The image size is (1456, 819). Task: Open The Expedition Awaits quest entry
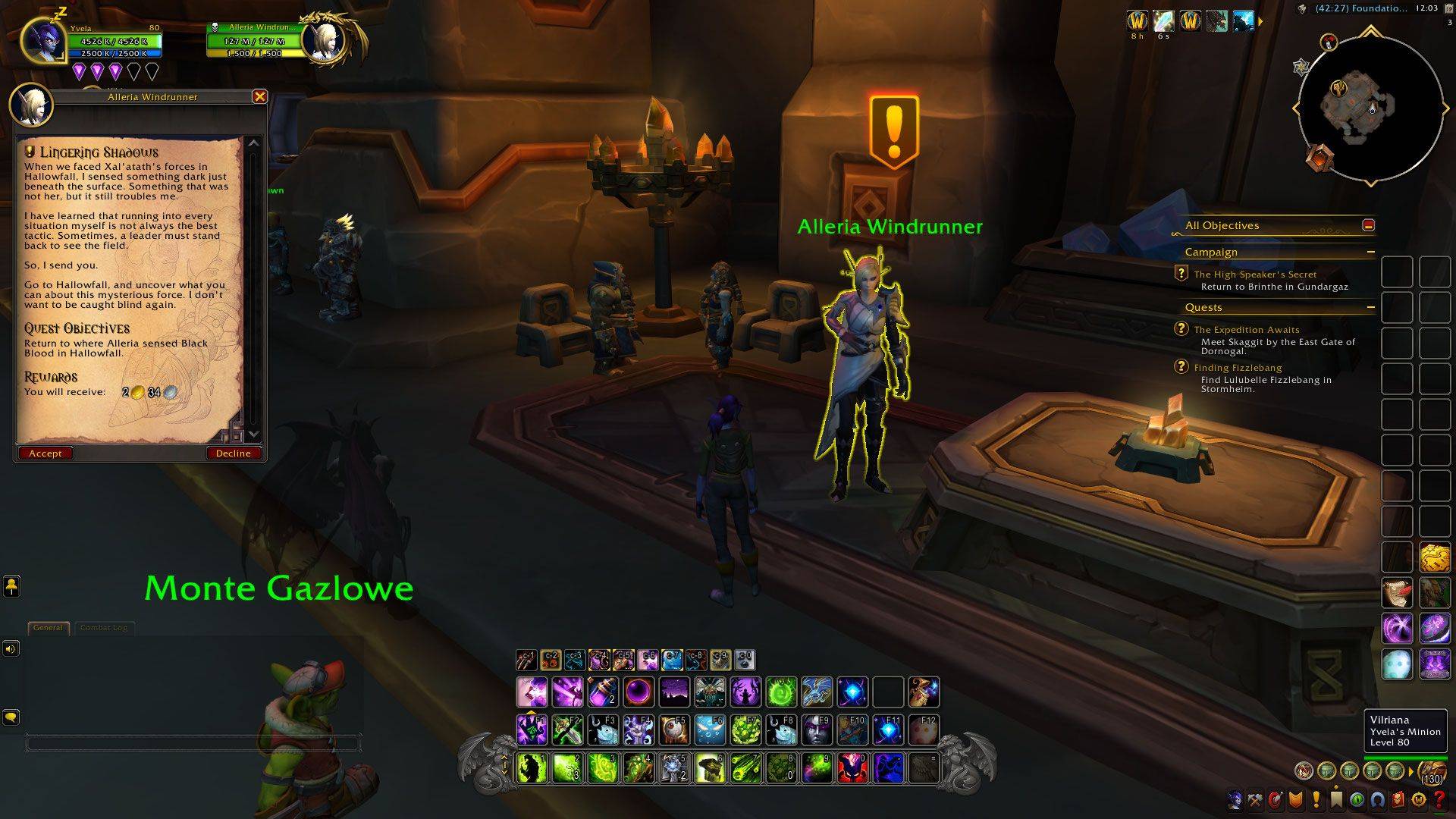click(x=1246, y=330)
